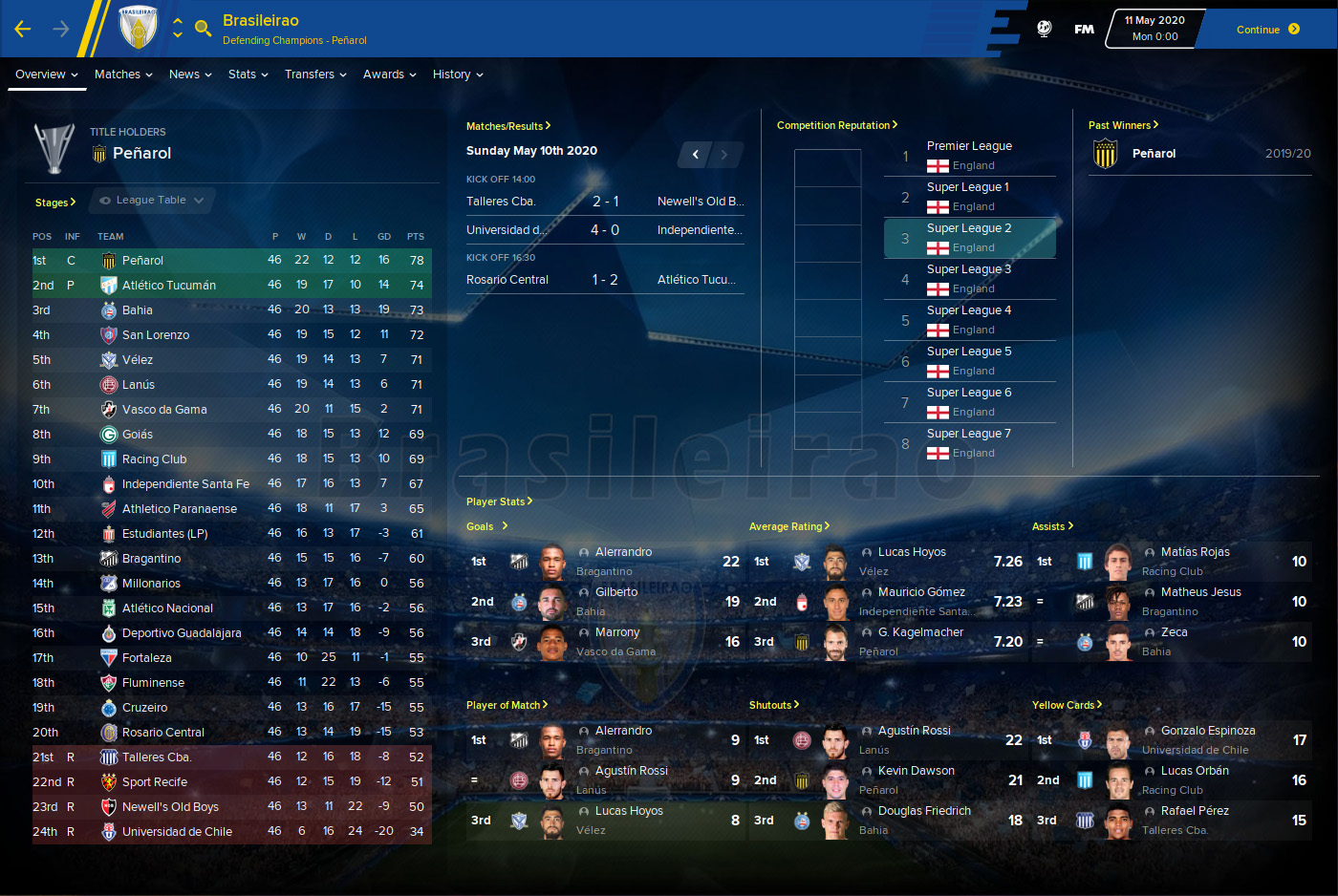Go back using the left arrow
This screenshot has height=896, width=1338.
click(x=23, y=30)
